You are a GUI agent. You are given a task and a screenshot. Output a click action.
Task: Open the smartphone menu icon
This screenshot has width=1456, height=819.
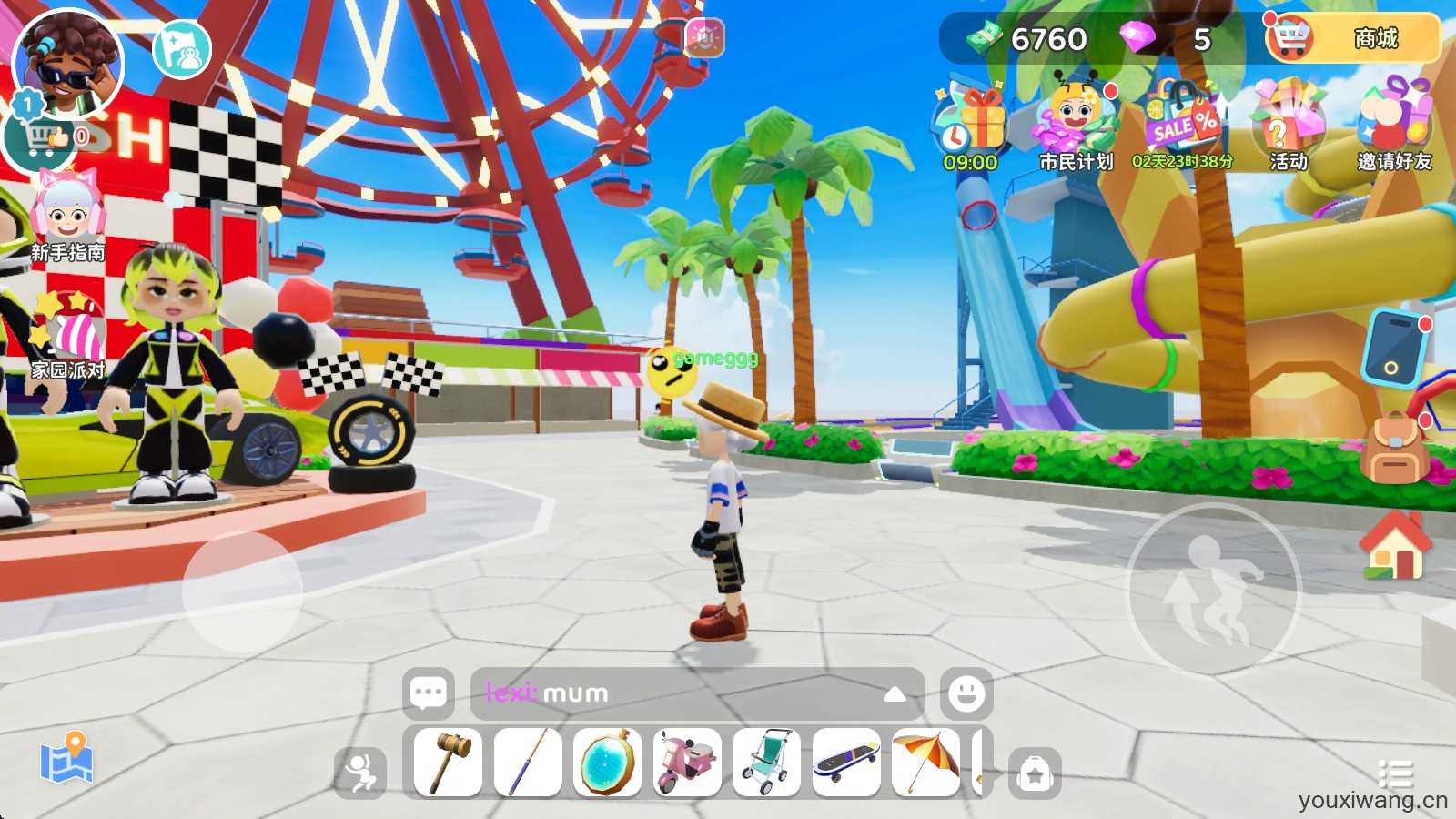tap(1393, 348)
